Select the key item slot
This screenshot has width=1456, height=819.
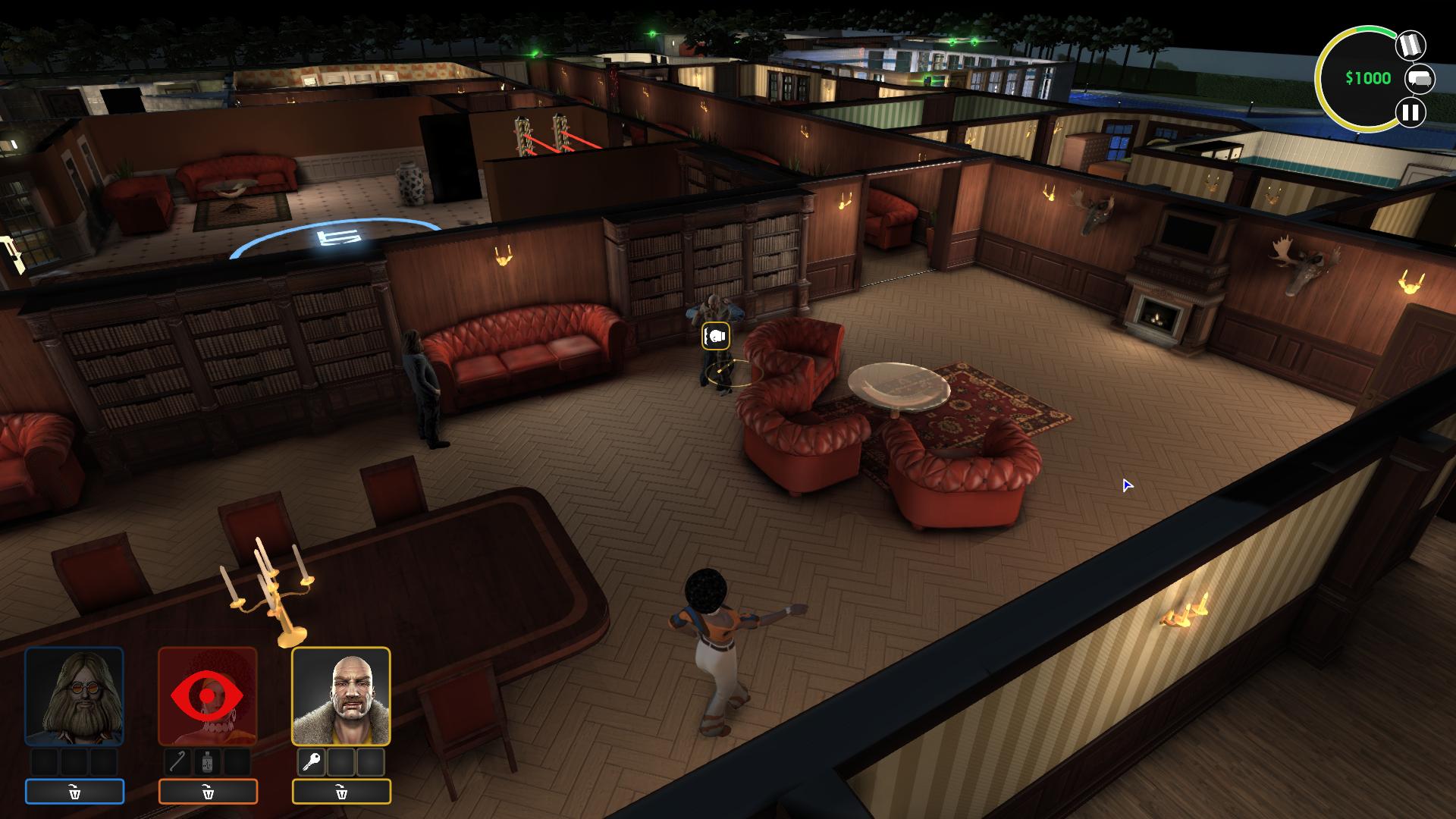coord(311,761)
